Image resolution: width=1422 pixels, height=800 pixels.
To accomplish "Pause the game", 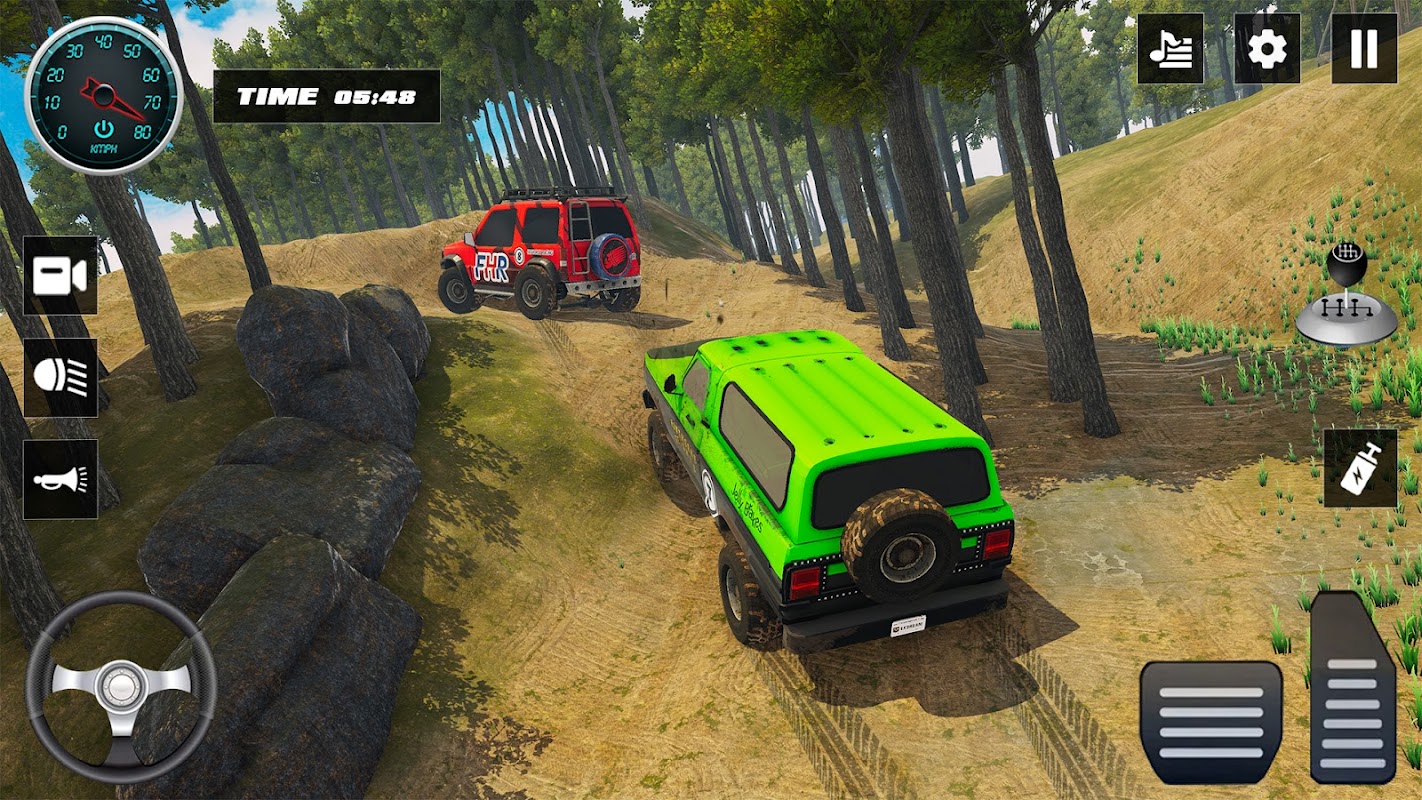I will (x=1364, y=48).
